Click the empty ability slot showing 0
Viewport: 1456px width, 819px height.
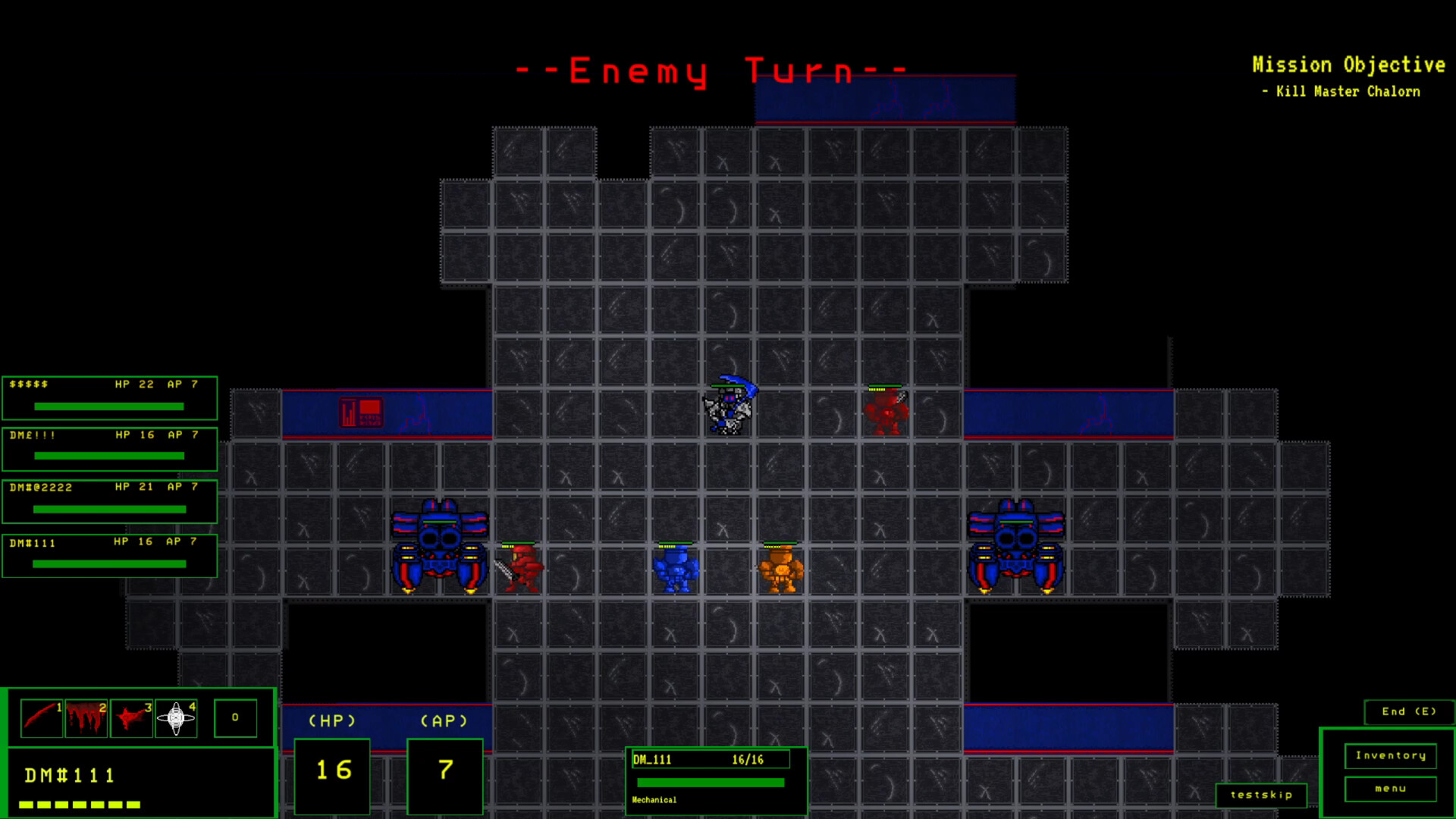235,717
